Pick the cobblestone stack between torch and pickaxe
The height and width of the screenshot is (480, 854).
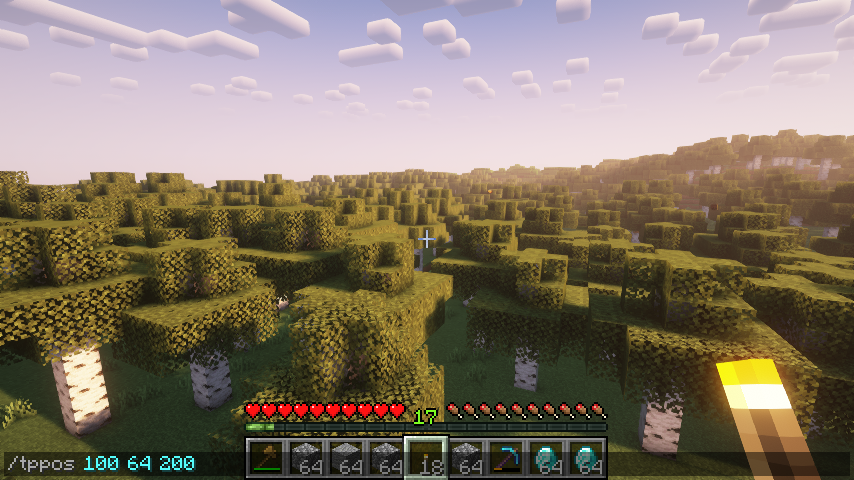coord(466,459)
